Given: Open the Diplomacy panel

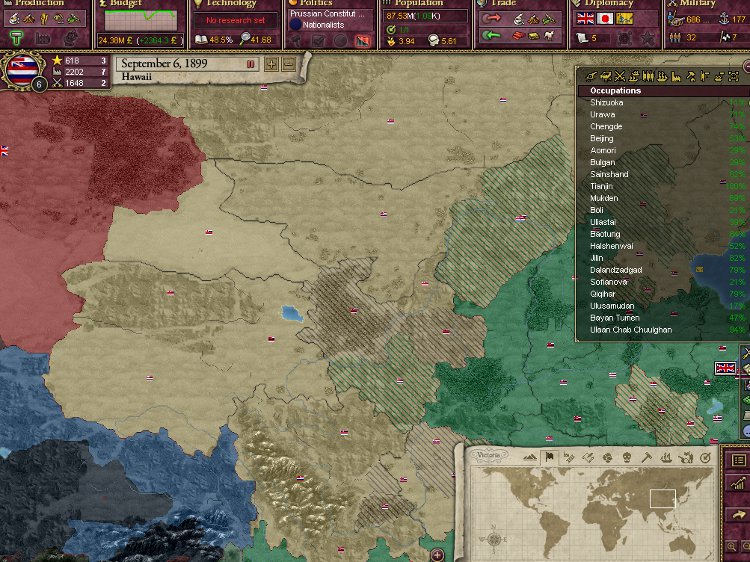Looking at the screenshot, I should (x=609, y=4).
